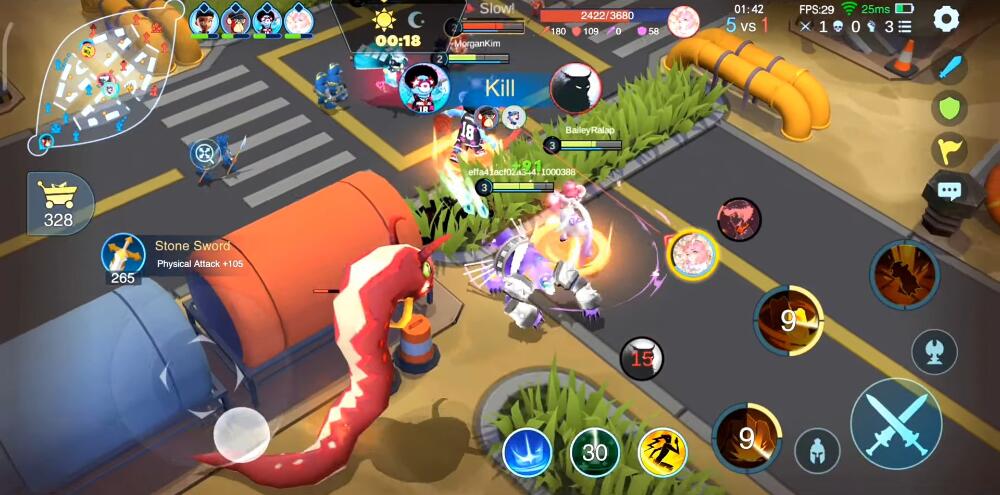Tap the attack-tower button
Screen dimensions: 1000x495
pyautogui.click(x=934, y=352)
